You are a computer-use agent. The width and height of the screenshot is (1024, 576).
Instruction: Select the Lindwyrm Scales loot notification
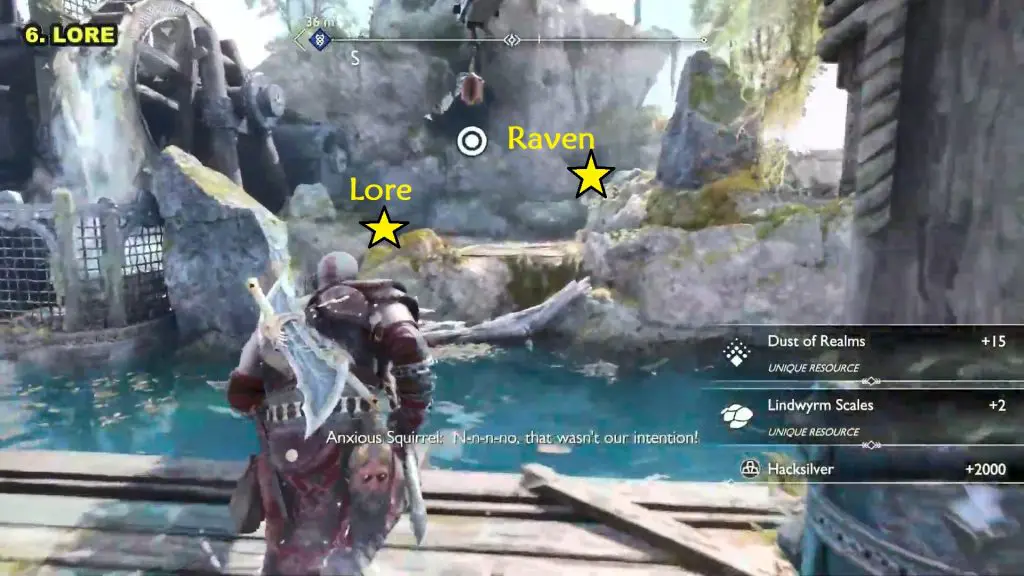[862, 414]
